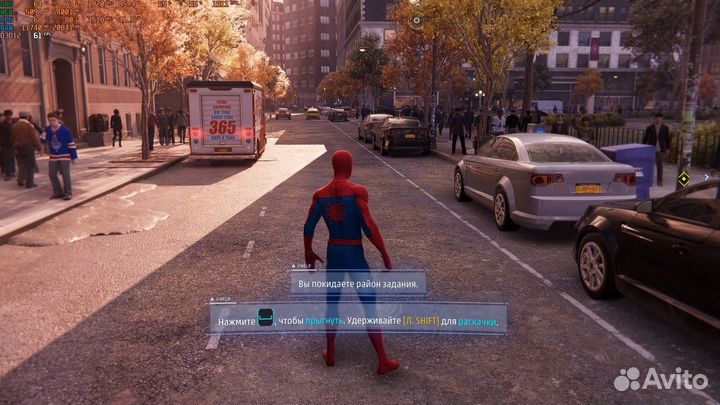Select the yellow diamond objective waypoint marker
The height and width of the screenshot is (405, 720).
[x=684, y=179]
